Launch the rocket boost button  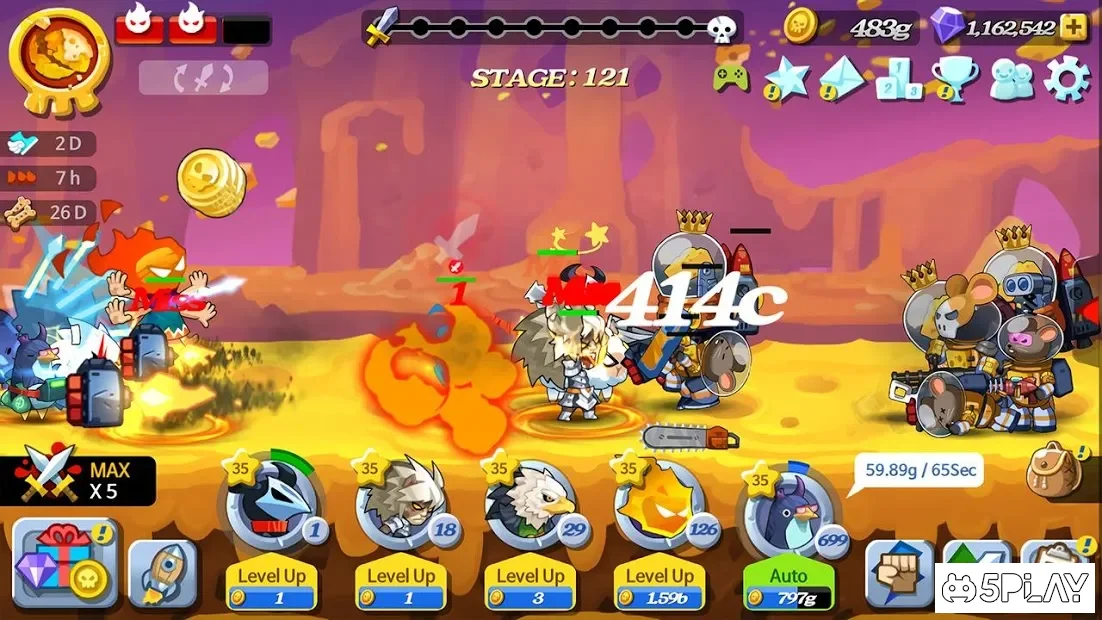(162, 574)
